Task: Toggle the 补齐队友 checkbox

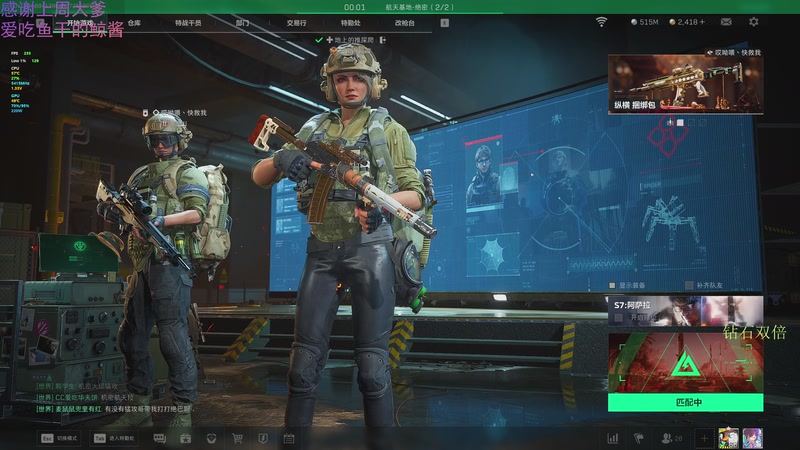Action: [x=688, y=284]
